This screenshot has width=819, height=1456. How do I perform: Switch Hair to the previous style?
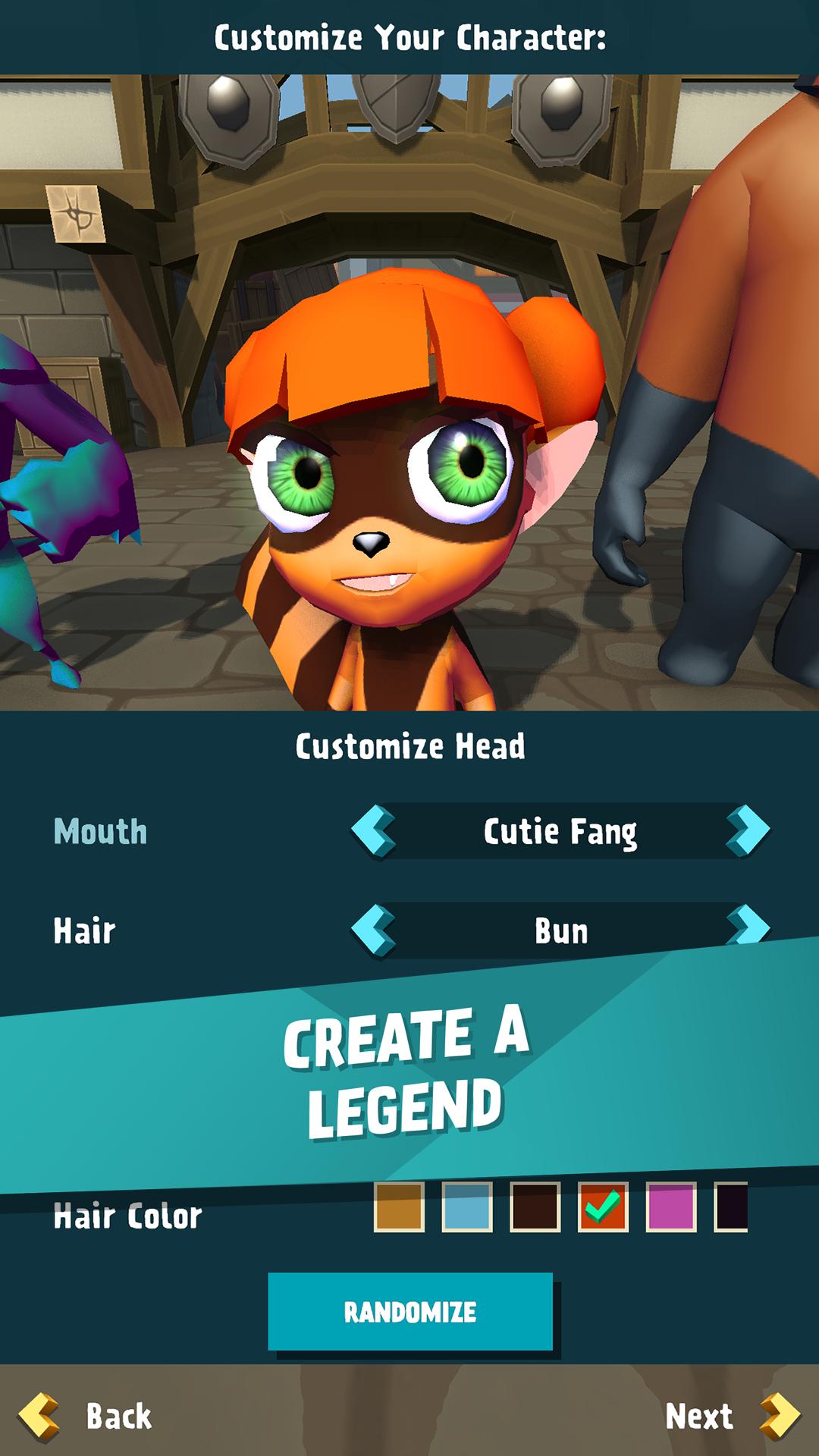374,929
